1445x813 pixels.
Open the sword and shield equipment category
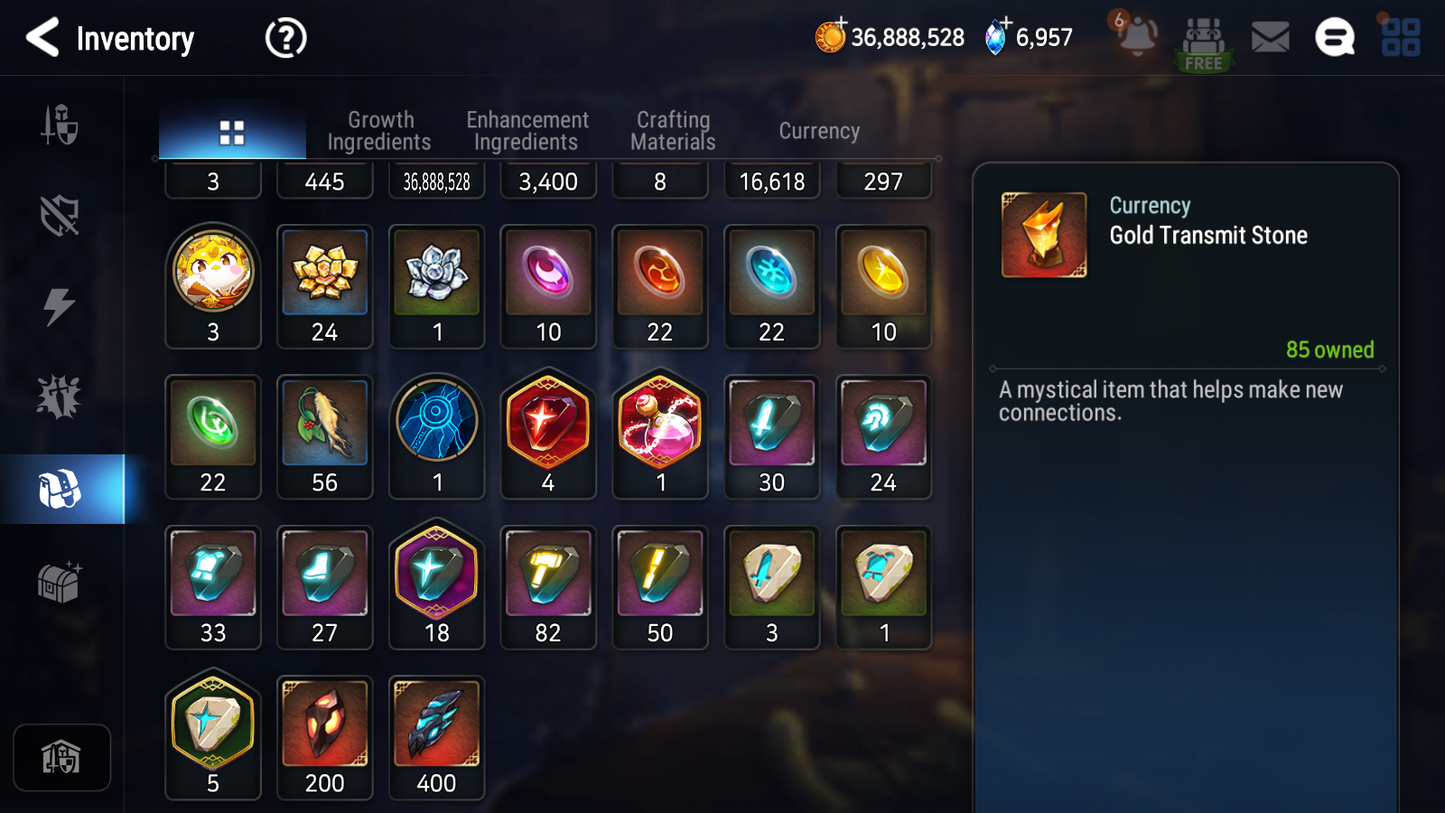[60, 126]
